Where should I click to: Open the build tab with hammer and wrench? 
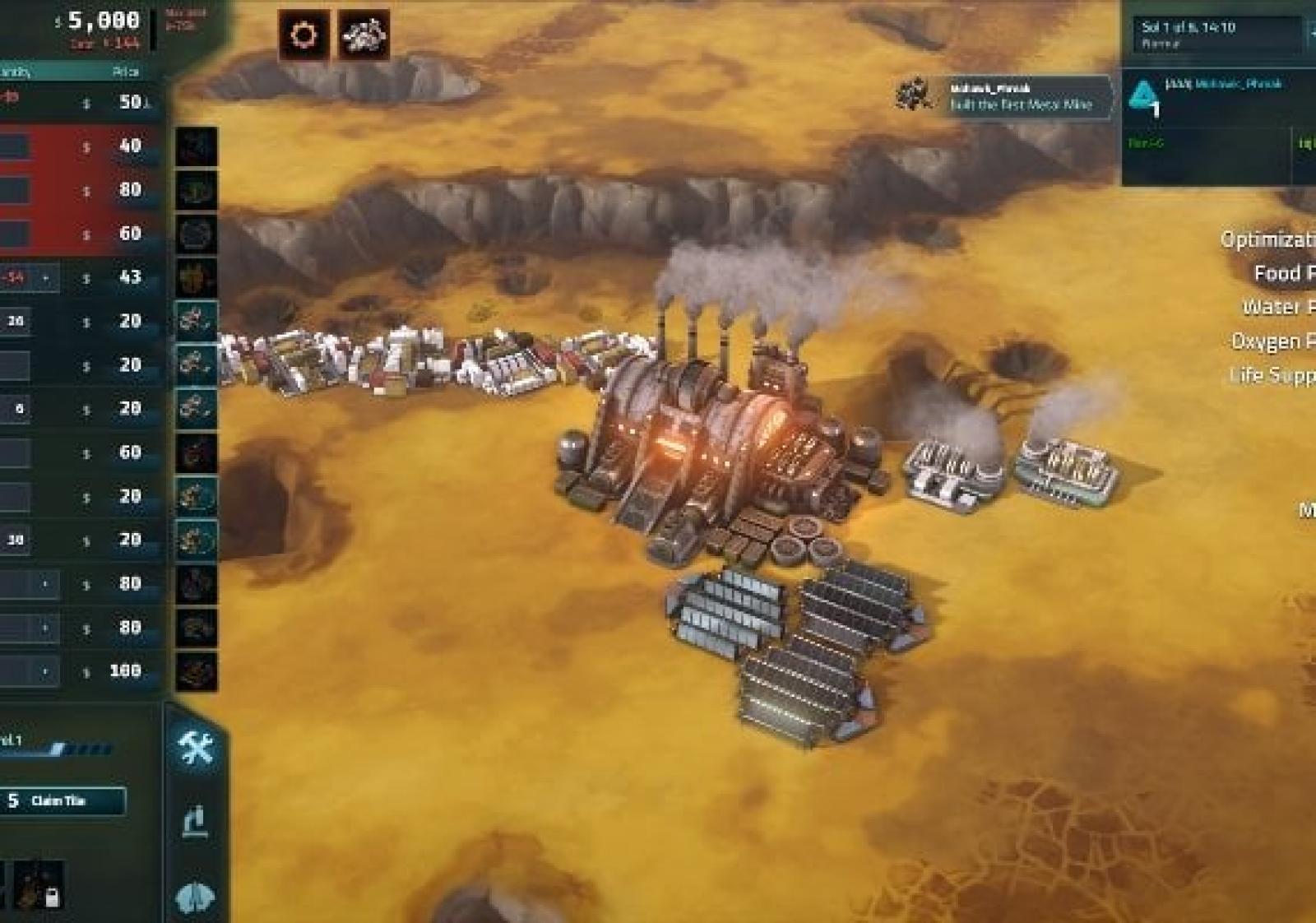click(196, 748)
